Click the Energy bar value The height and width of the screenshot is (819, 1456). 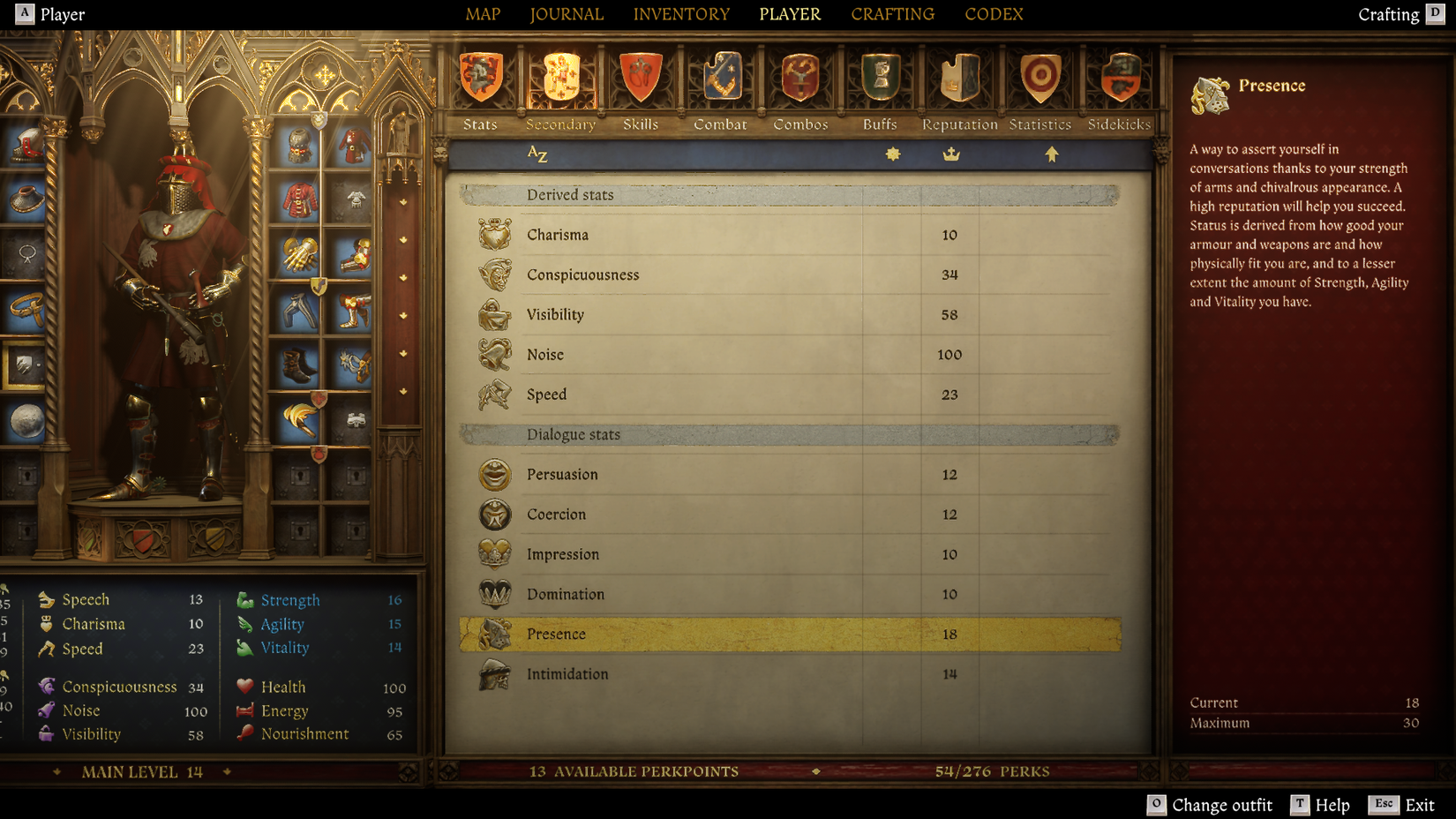(x=394, y=710)
